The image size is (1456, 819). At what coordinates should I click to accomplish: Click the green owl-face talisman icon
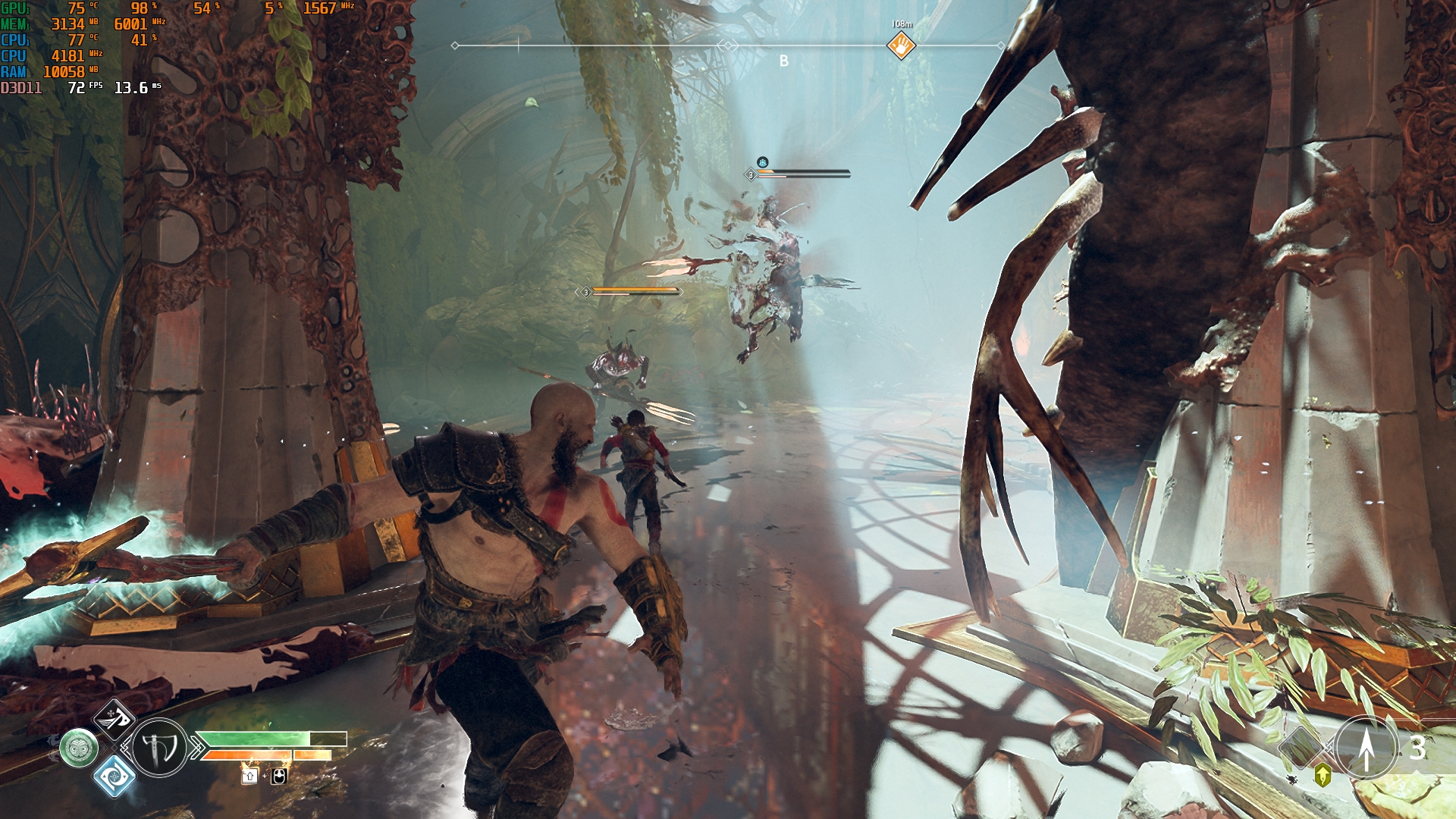[79, 748]
